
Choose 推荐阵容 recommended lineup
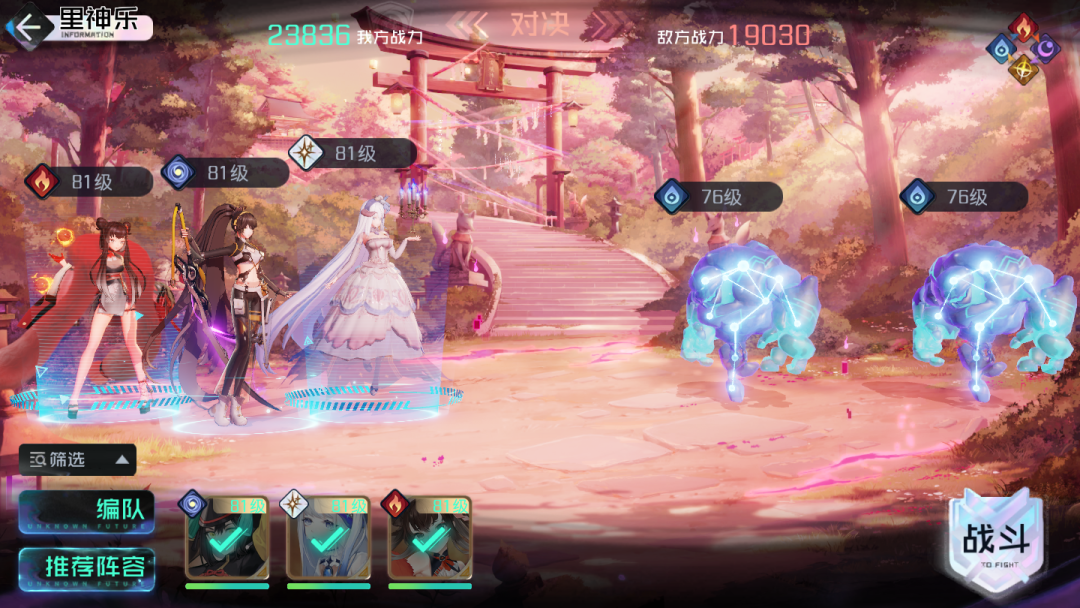(x=86, y=567)
